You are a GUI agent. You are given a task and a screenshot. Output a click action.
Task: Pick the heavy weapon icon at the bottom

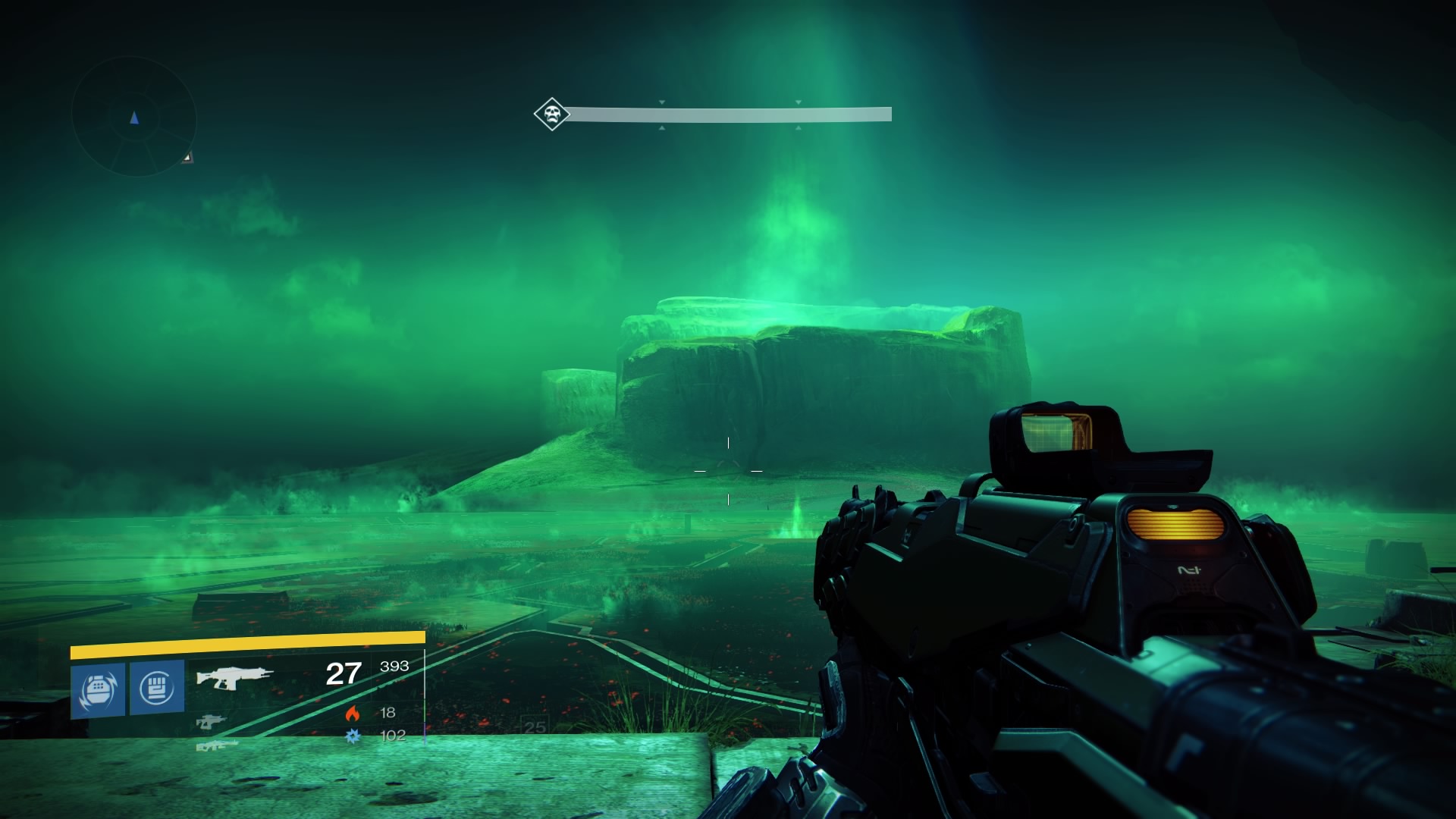[x=217, y=745]
